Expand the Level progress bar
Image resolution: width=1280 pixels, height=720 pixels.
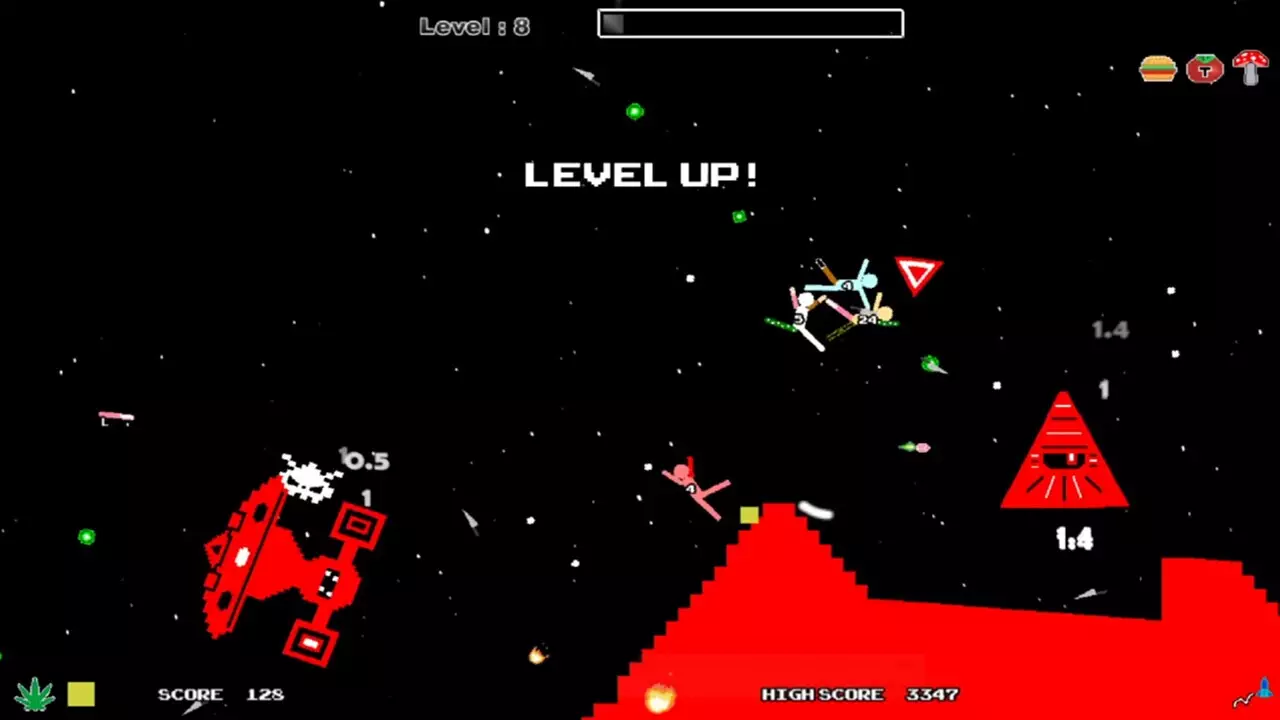750,23
